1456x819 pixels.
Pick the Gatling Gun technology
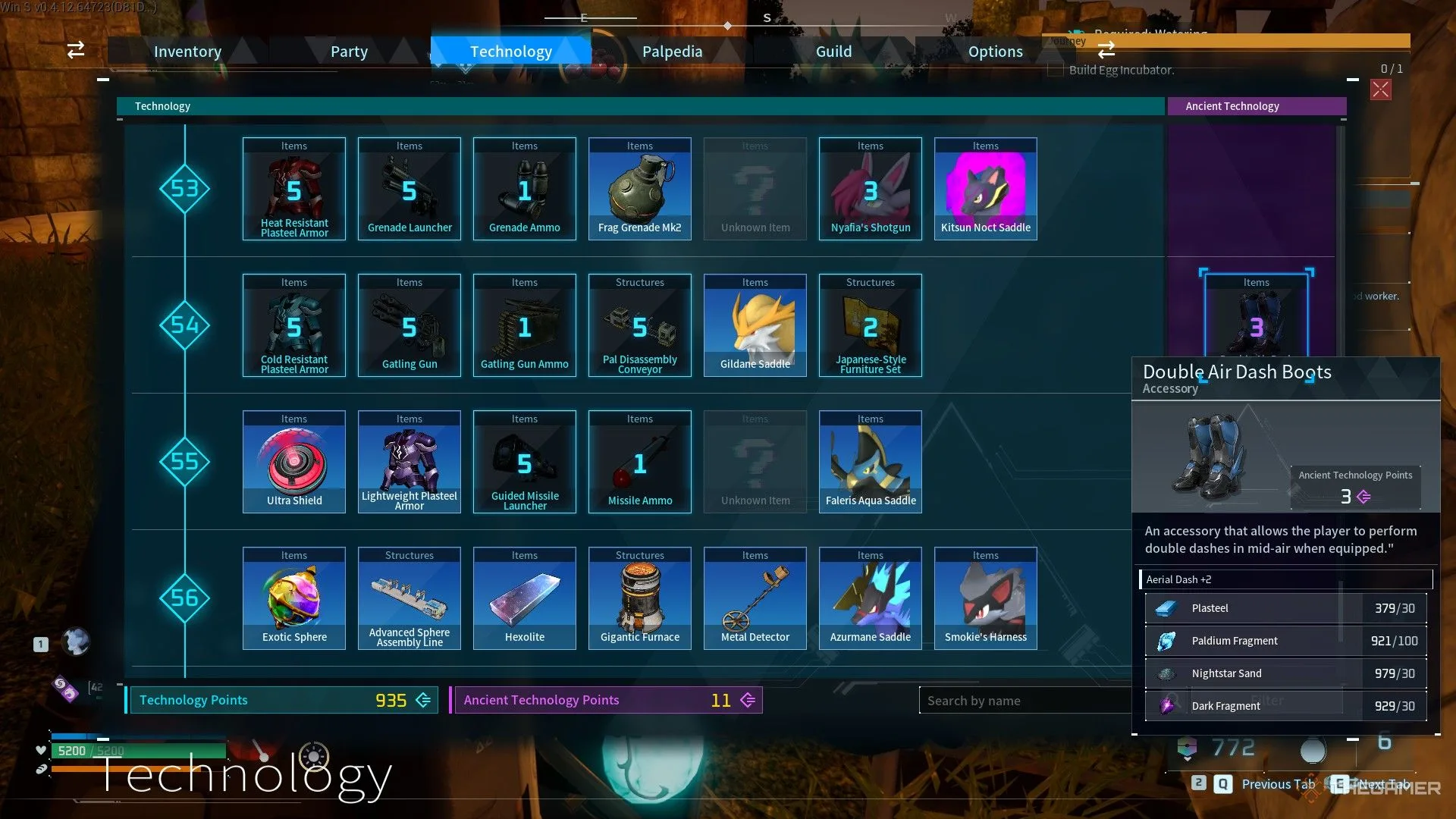coord(409,325)
